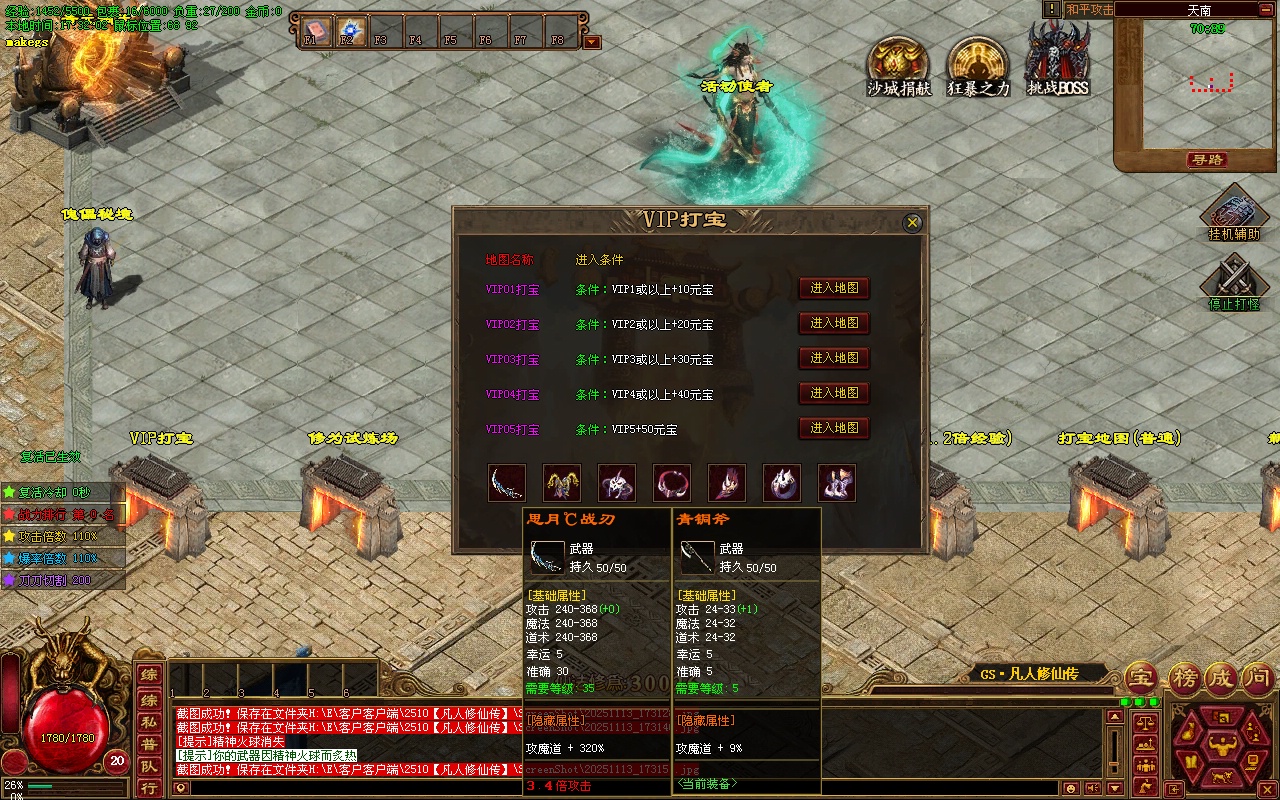1280x800 pixels.
Task: Select the 队 team chat channel
Action: [x=148, y=767]
